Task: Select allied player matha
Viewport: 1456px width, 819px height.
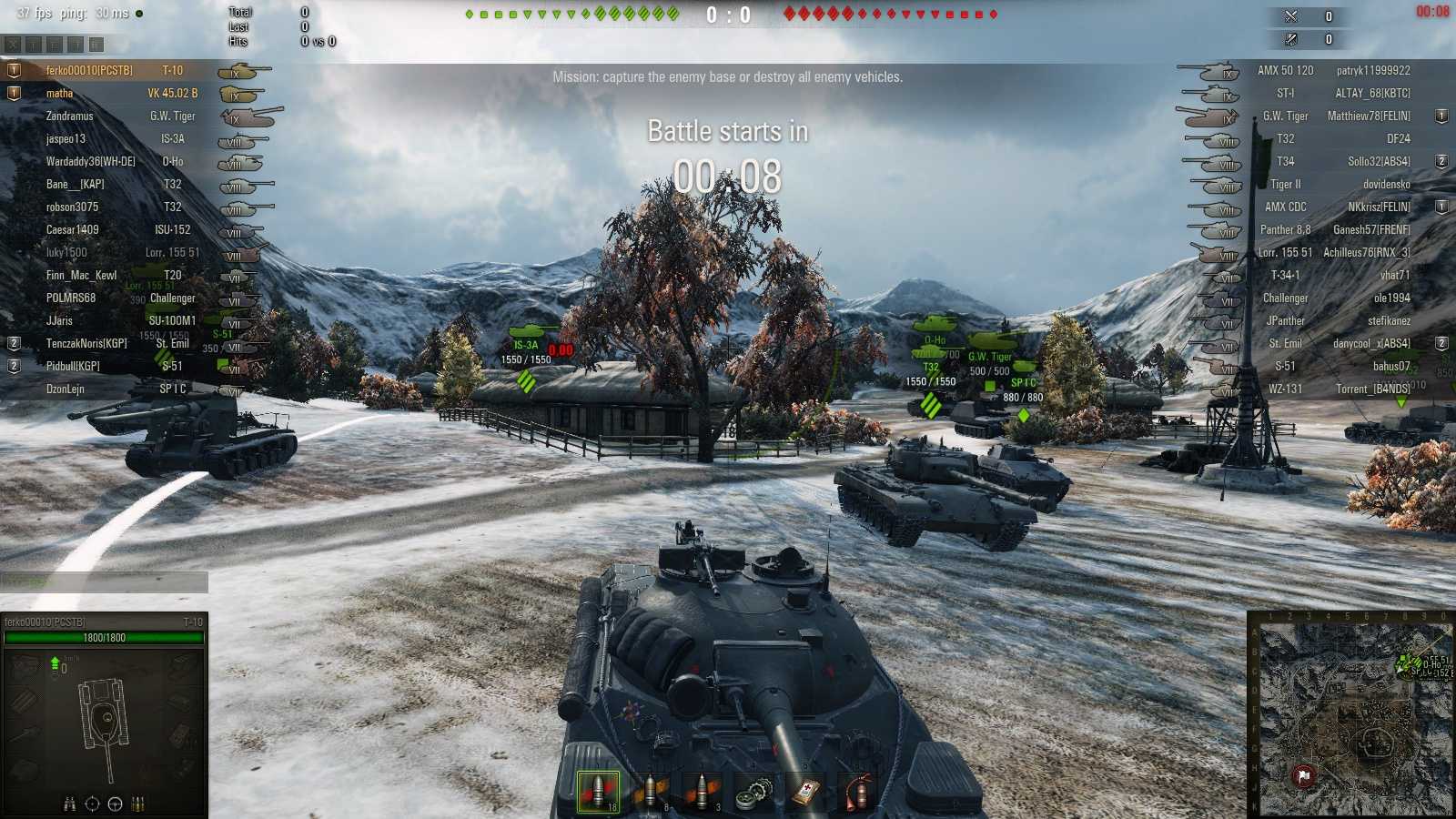Action: [61, 93]
